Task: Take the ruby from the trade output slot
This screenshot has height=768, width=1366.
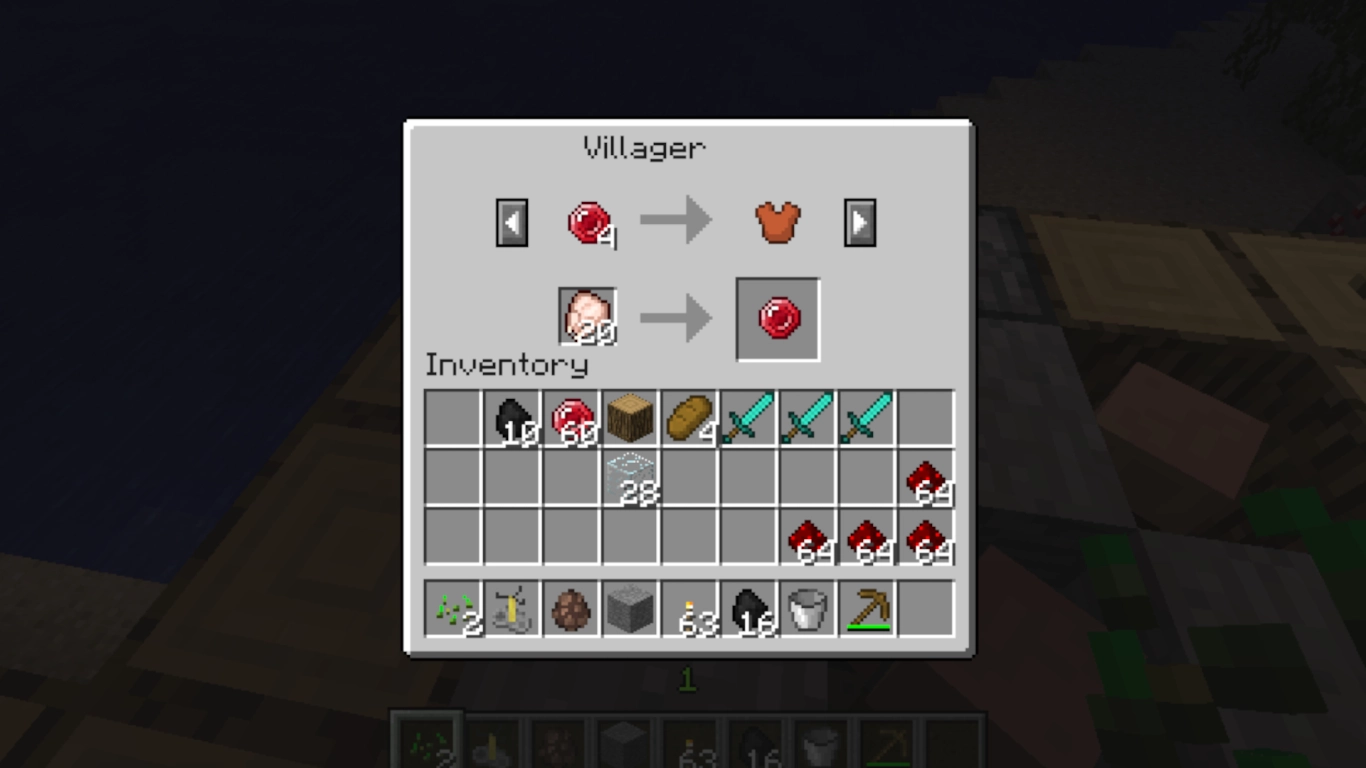Action: pyautogui.click(x=777, y=319)
